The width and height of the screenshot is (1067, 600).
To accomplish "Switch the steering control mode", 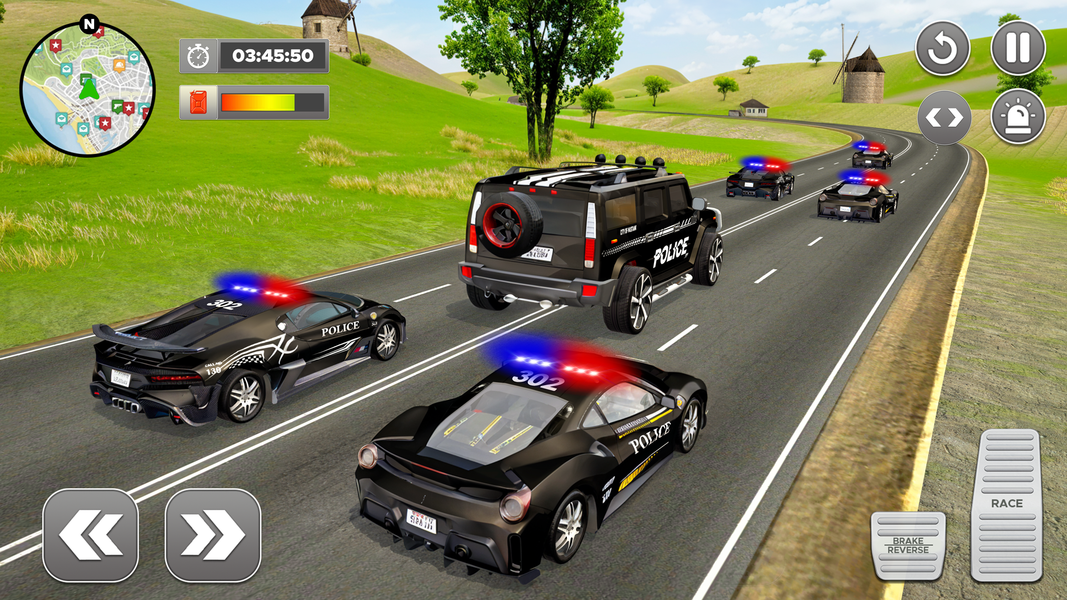I will coord(943,117).
